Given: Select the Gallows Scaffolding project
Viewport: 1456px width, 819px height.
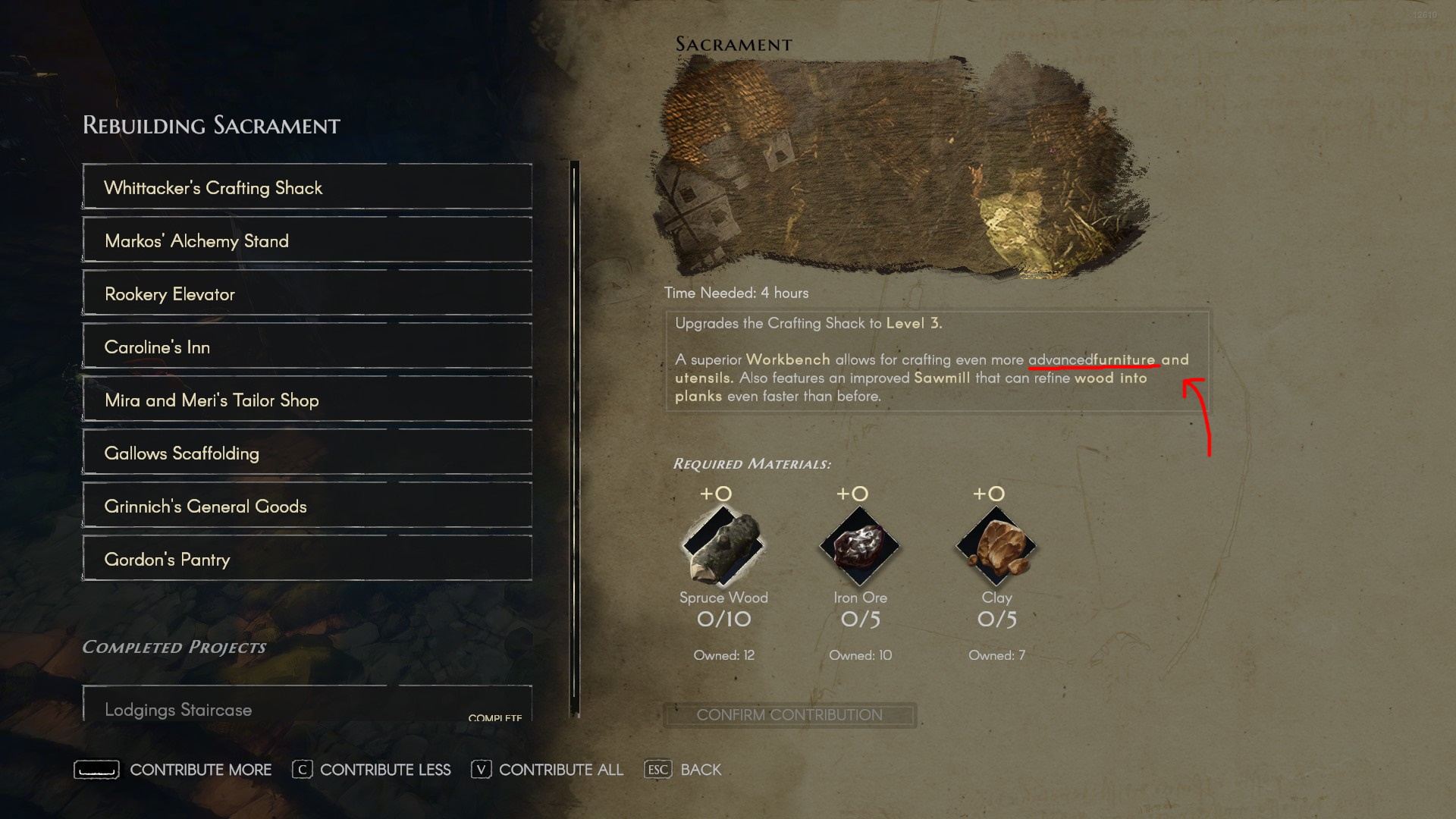Looking at the screenshot, I should tap(306, 453).
